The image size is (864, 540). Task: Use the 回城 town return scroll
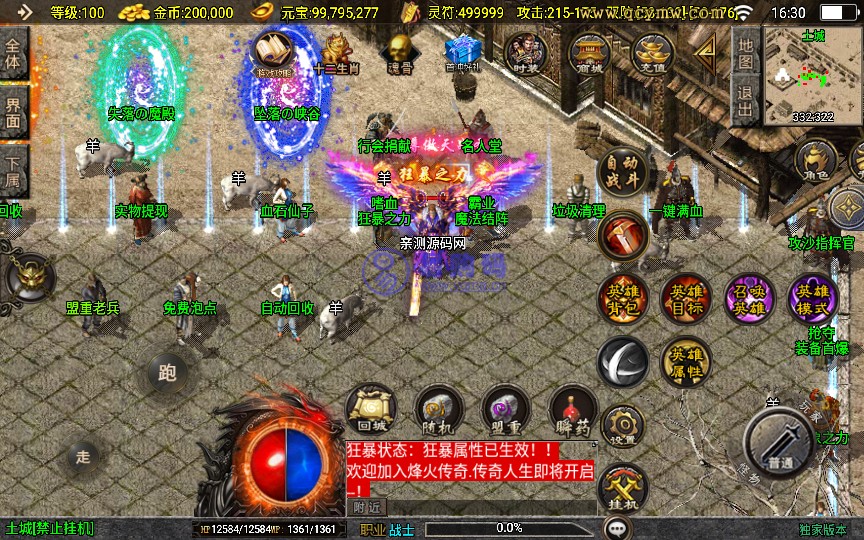[x=371, y=410]
